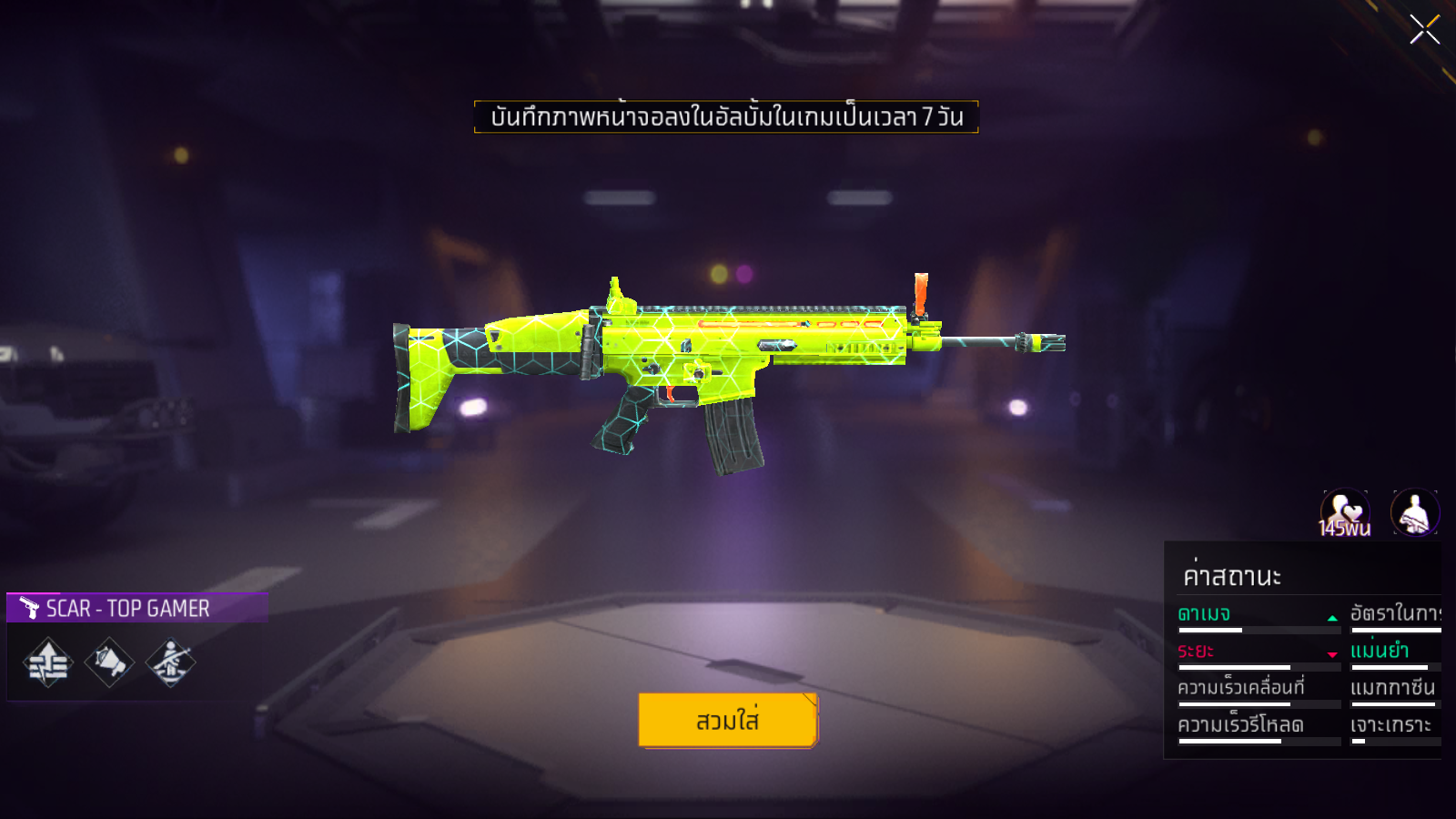This screenshot has height=819, width=1456.
Task: Select the megaphone attribute icon
Action: [x=109, y=662]
